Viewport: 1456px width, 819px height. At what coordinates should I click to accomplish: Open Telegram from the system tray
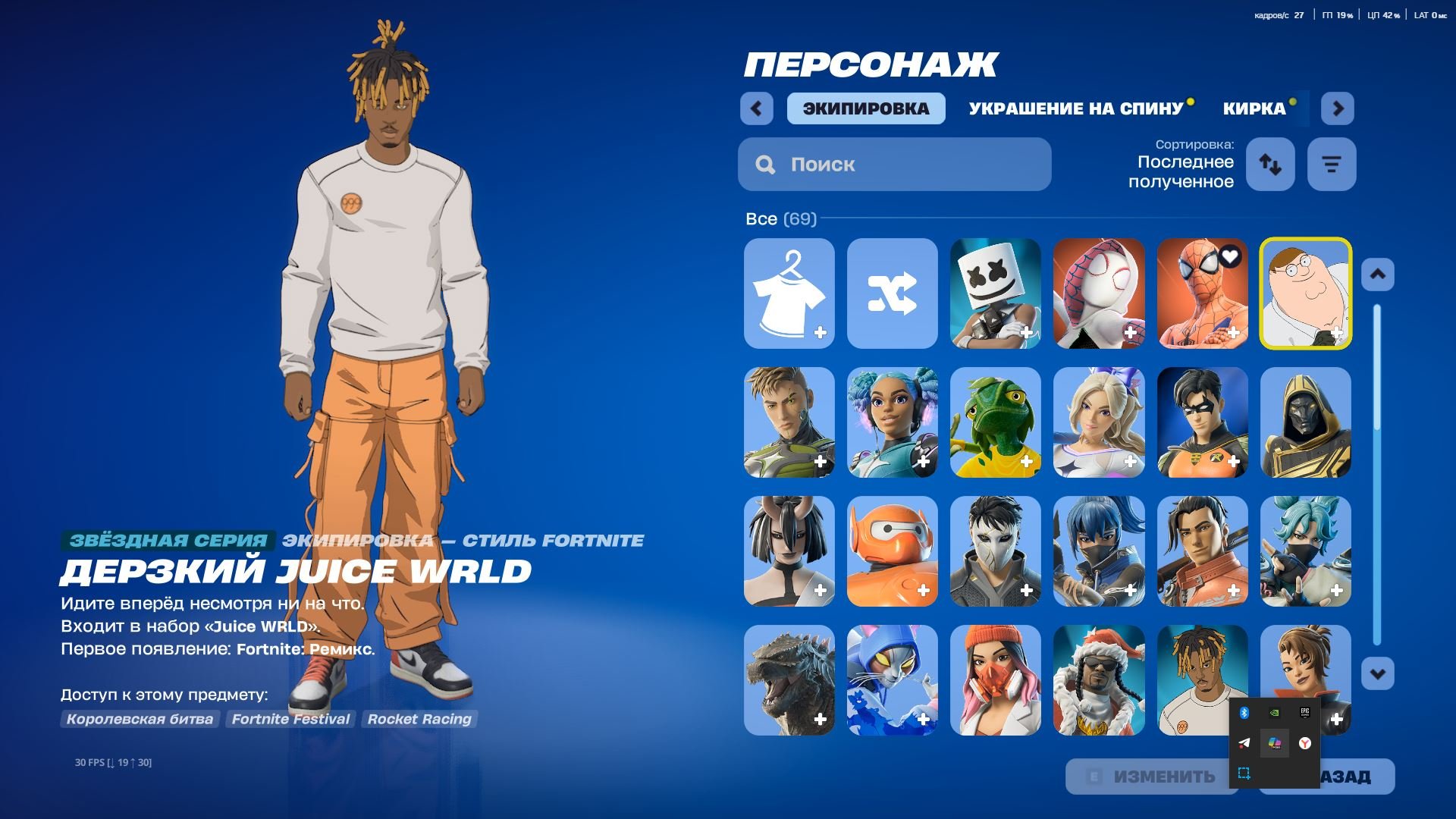[x=1244, y=743]
